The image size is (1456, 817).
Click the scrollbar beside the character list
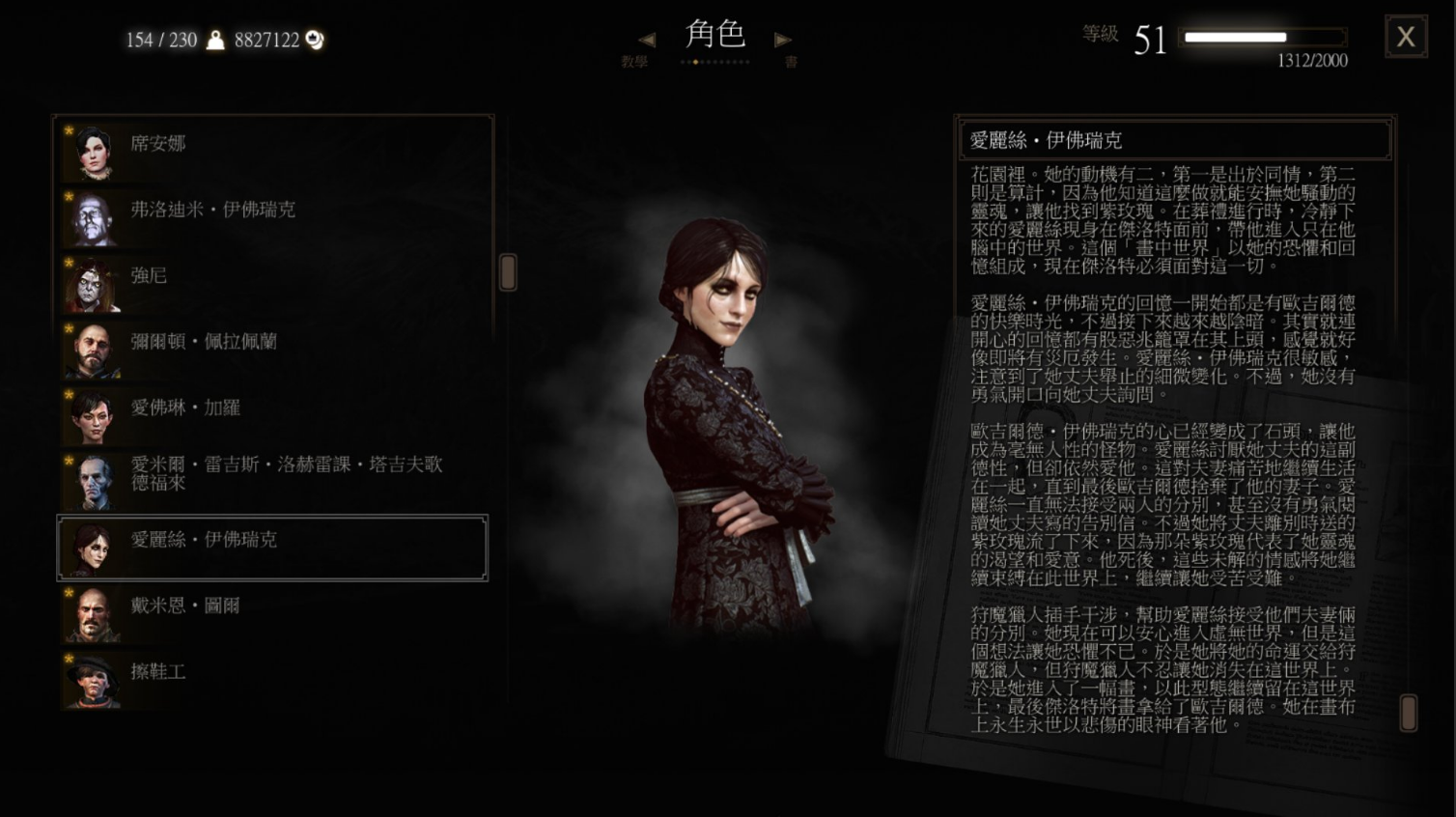point(506,273)
